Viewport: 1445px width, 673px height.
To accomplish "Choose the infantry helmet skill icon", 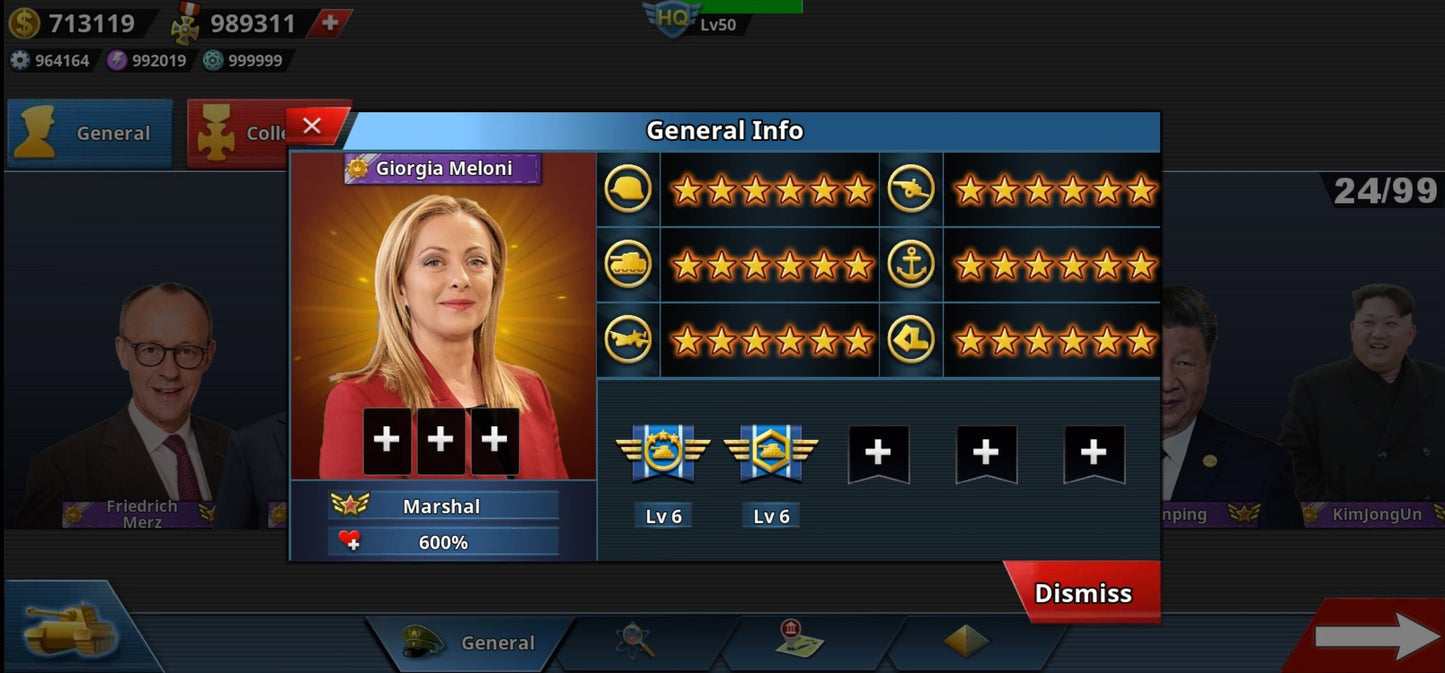I will tap(628, 189).
